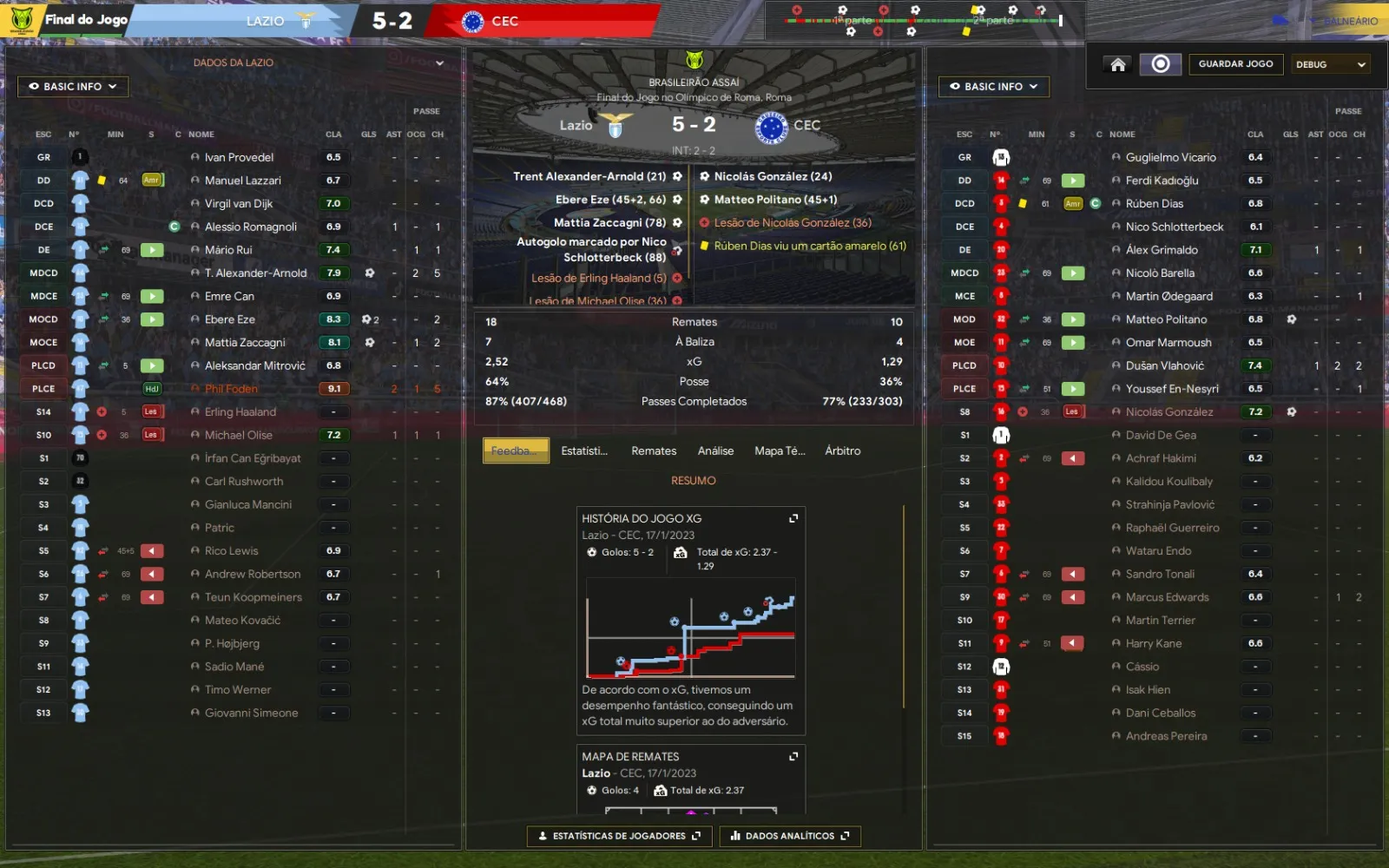This screenshot has width=1389, height=868.
Task: Click the Final do Jogo header
Action: tap(86, 20)
